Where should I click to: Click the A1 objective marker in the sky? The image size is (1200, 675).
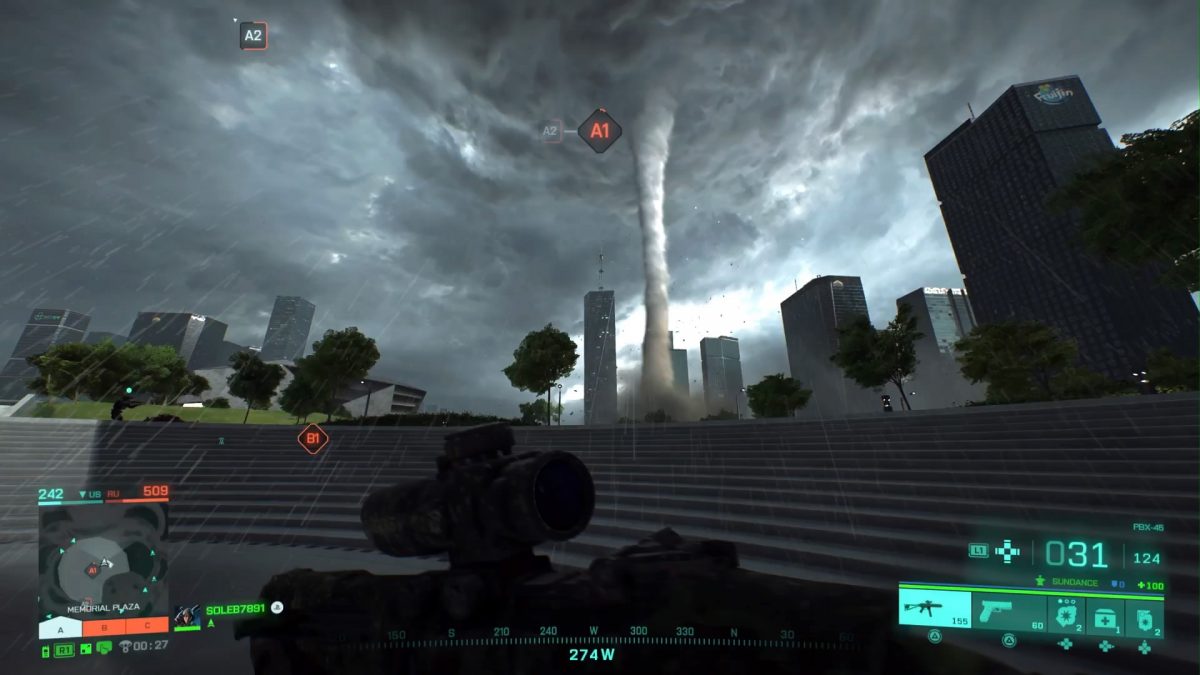599,131
